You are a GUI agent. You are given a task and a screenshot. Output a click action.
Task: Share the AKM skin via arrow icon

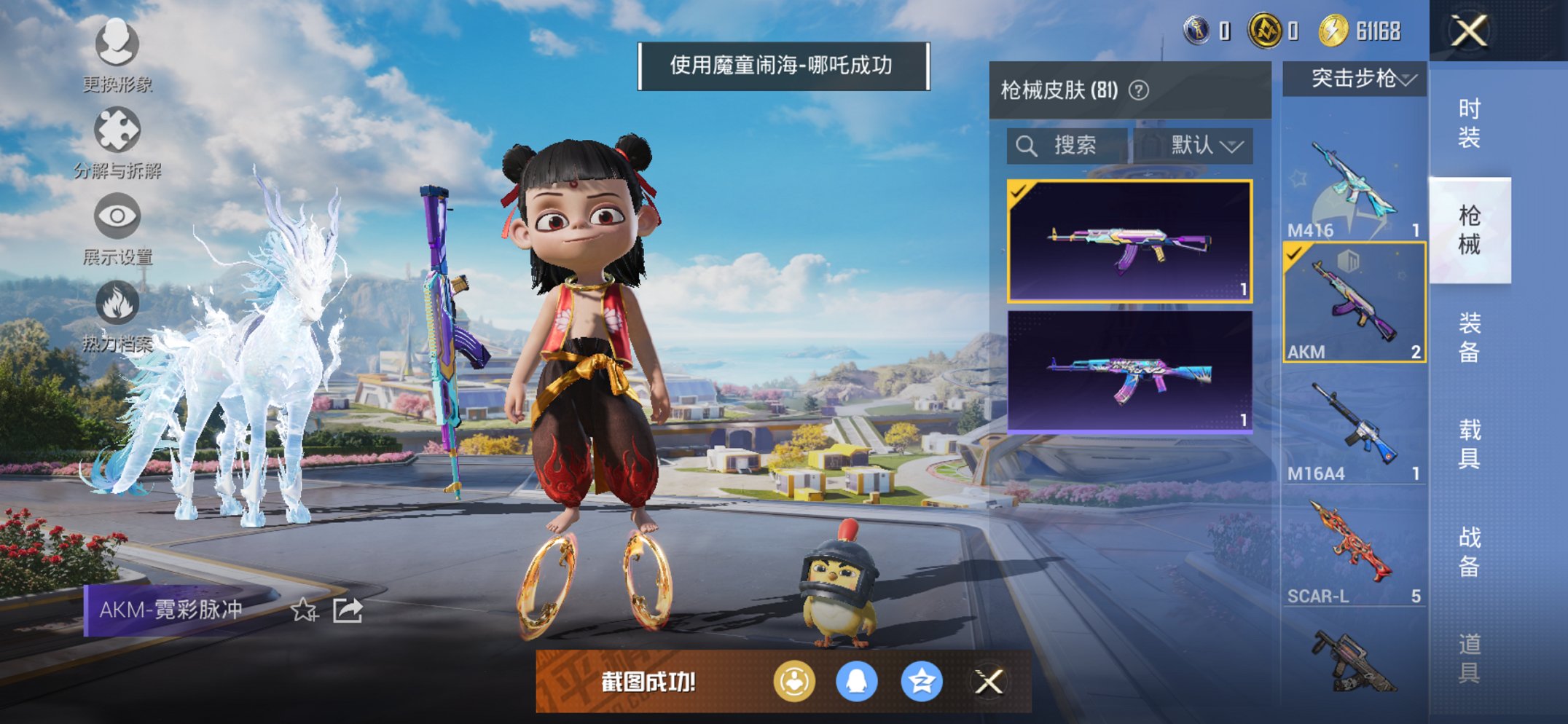pos(348,610)
